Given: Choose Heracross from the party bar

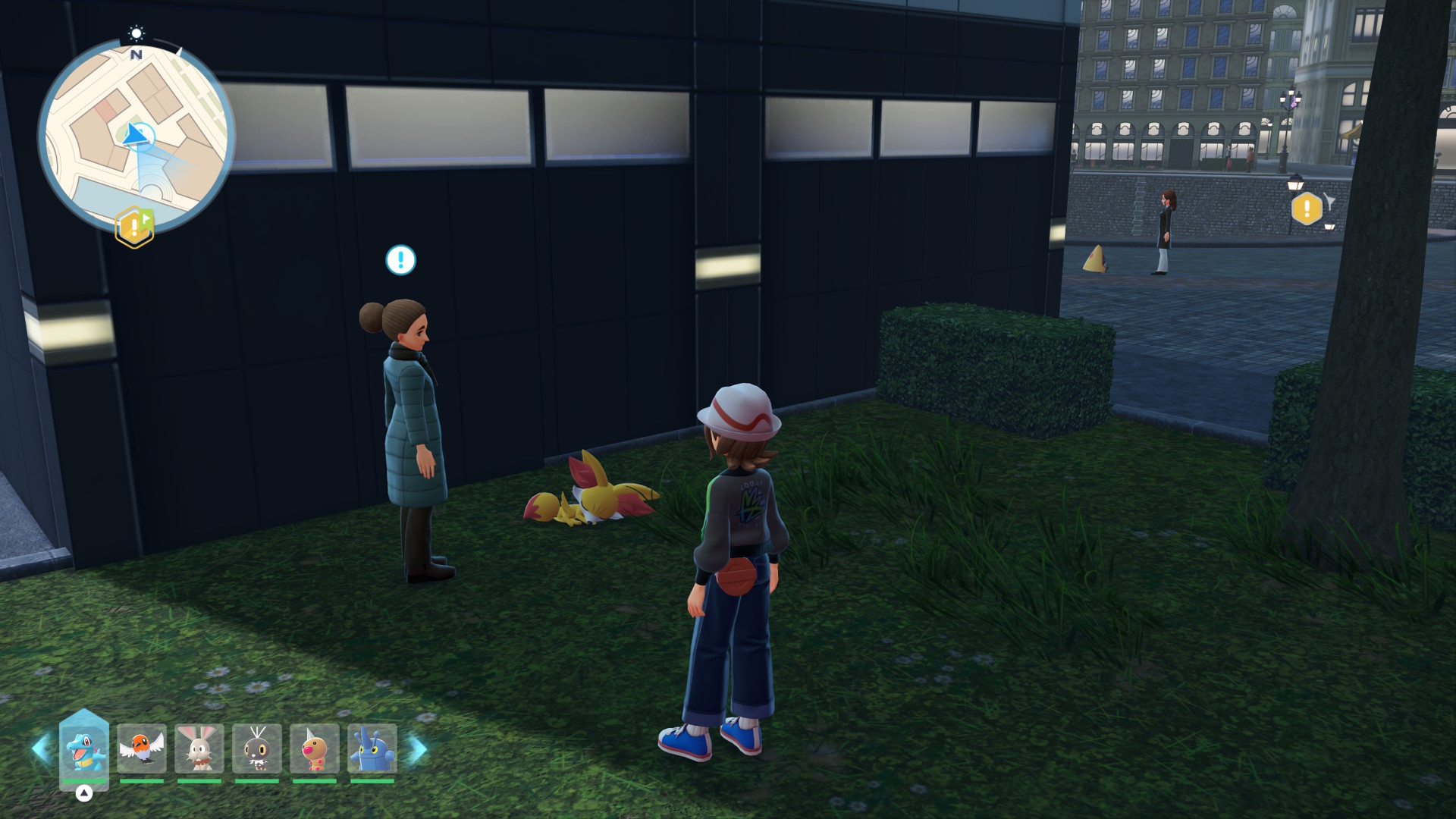Looking at the screenshot, I should point(372,748).
